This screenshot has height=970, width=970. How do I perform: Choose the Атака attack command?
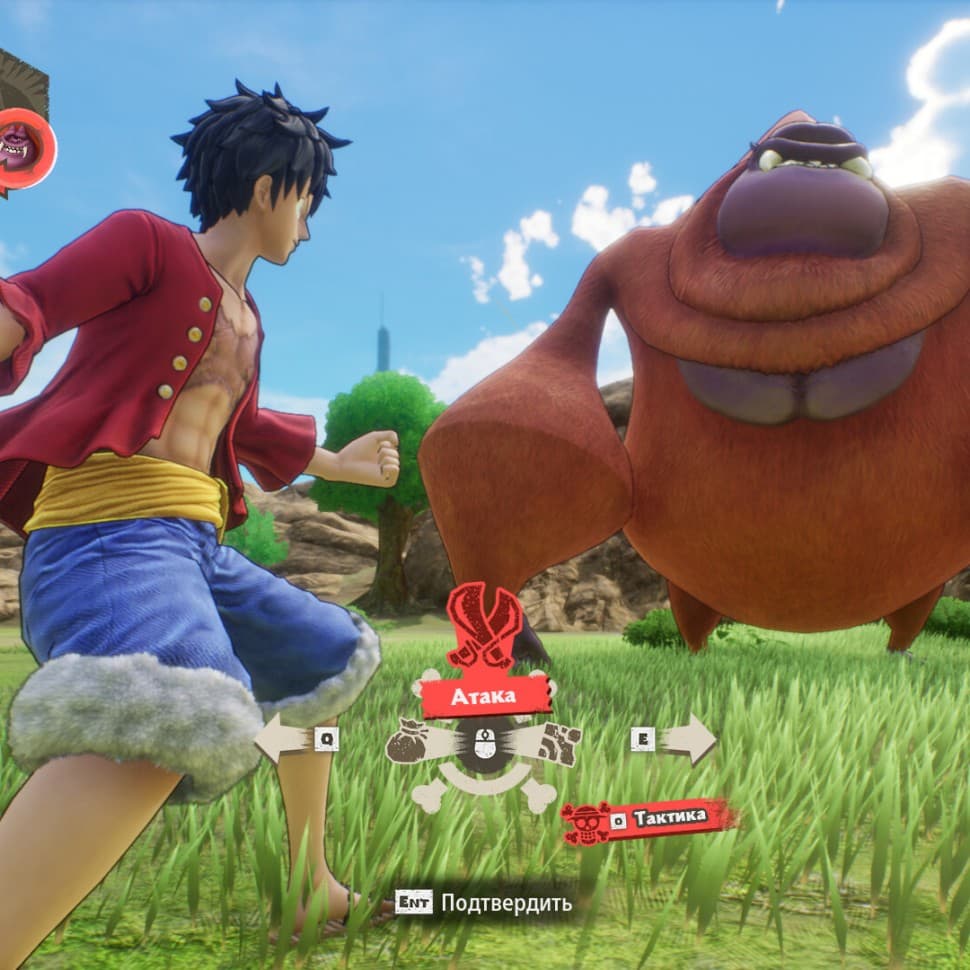[x=485, y=695]
